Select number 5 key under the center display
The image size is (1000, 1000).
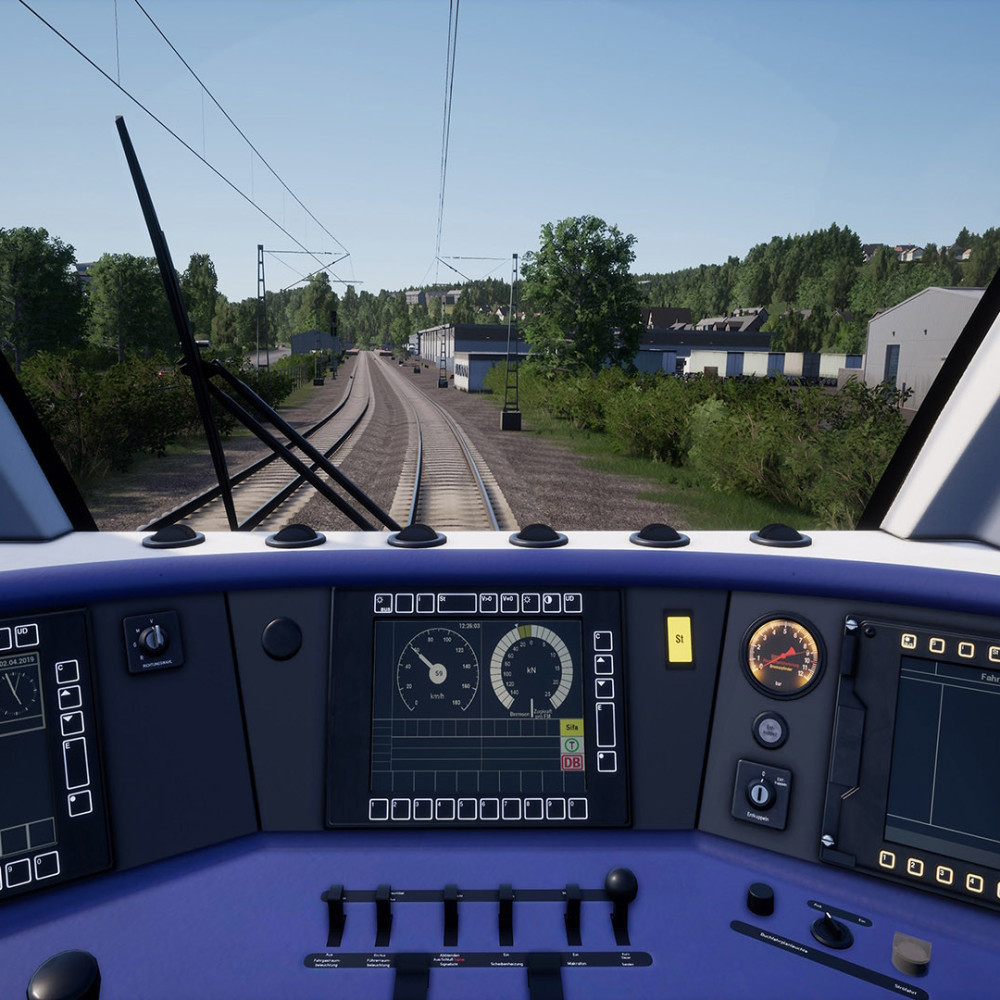point(467,809)
